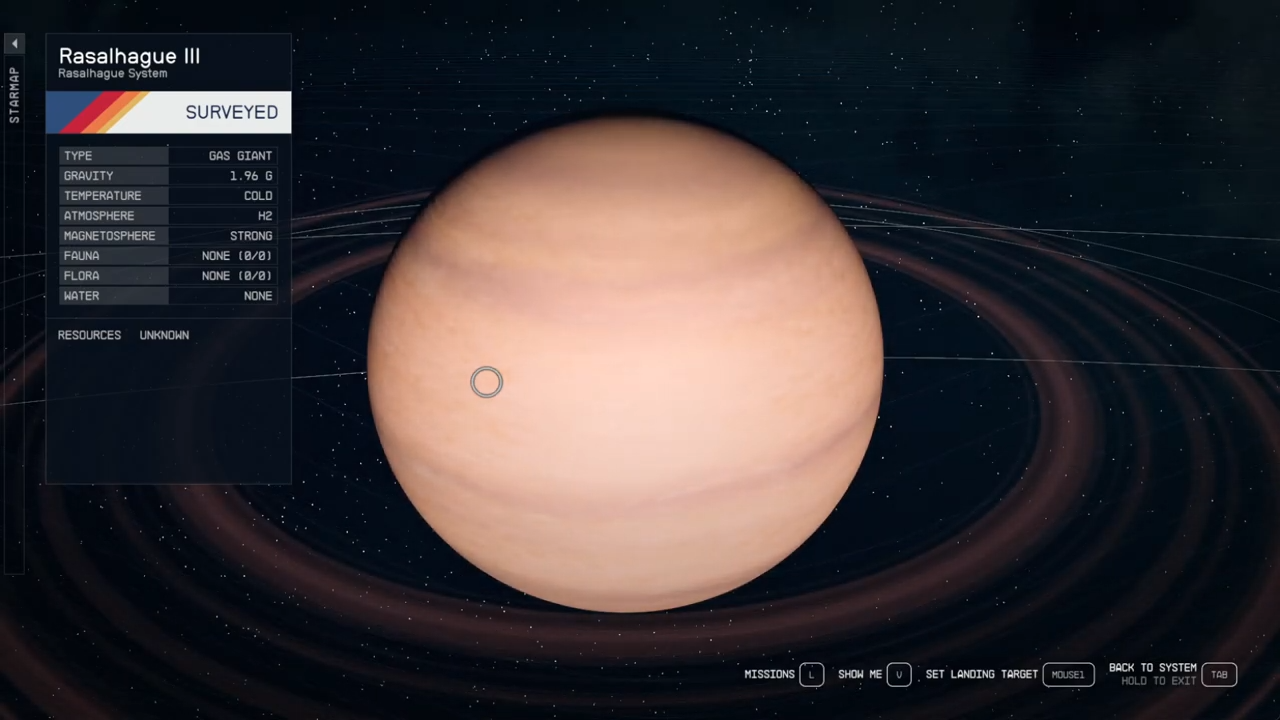Click the SHOW ME button
This screenshot has height=720, width=1280.
click(859, 674)
